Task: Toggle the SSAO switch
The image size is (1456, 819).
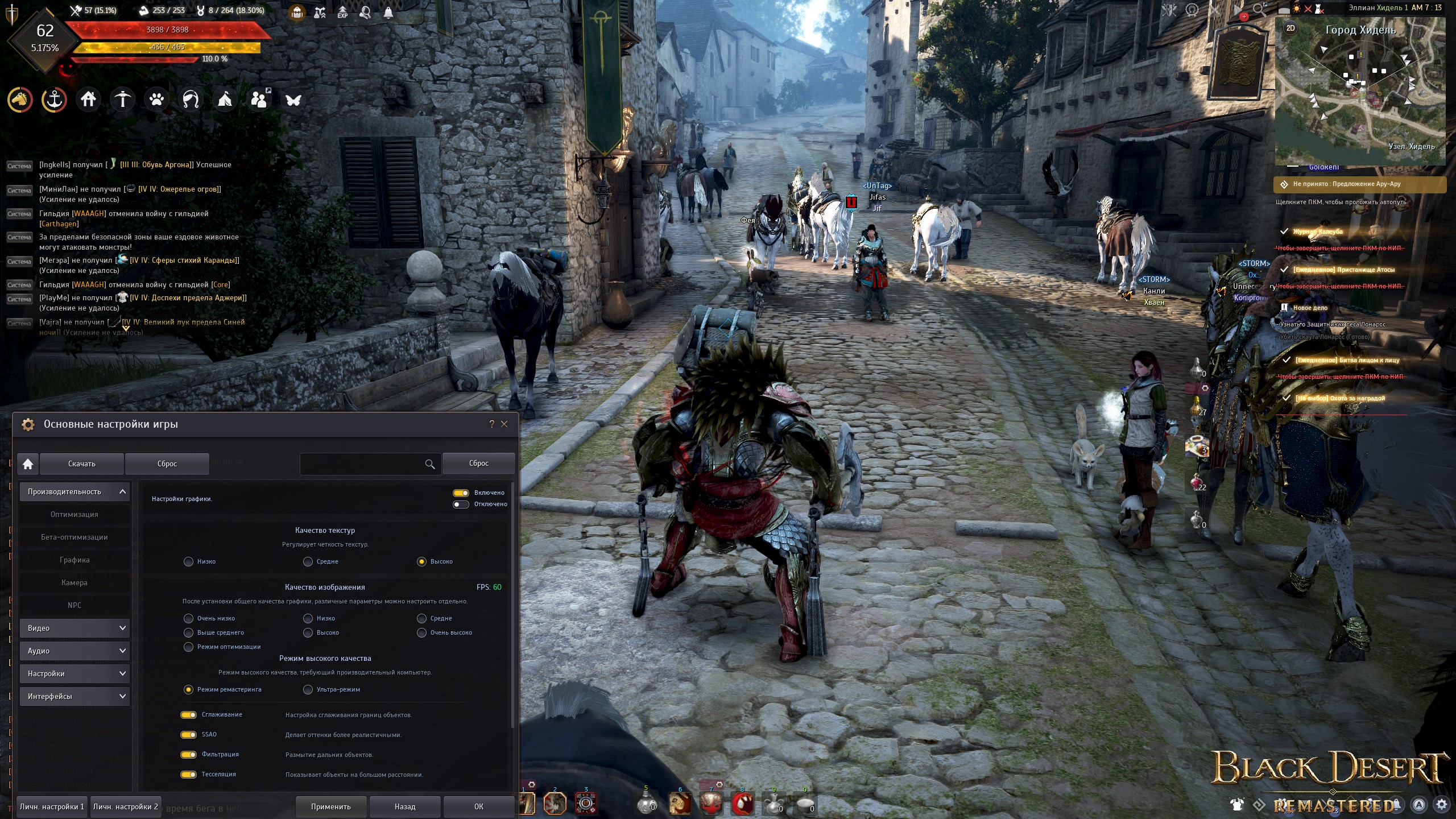Action: click(188, 735)
